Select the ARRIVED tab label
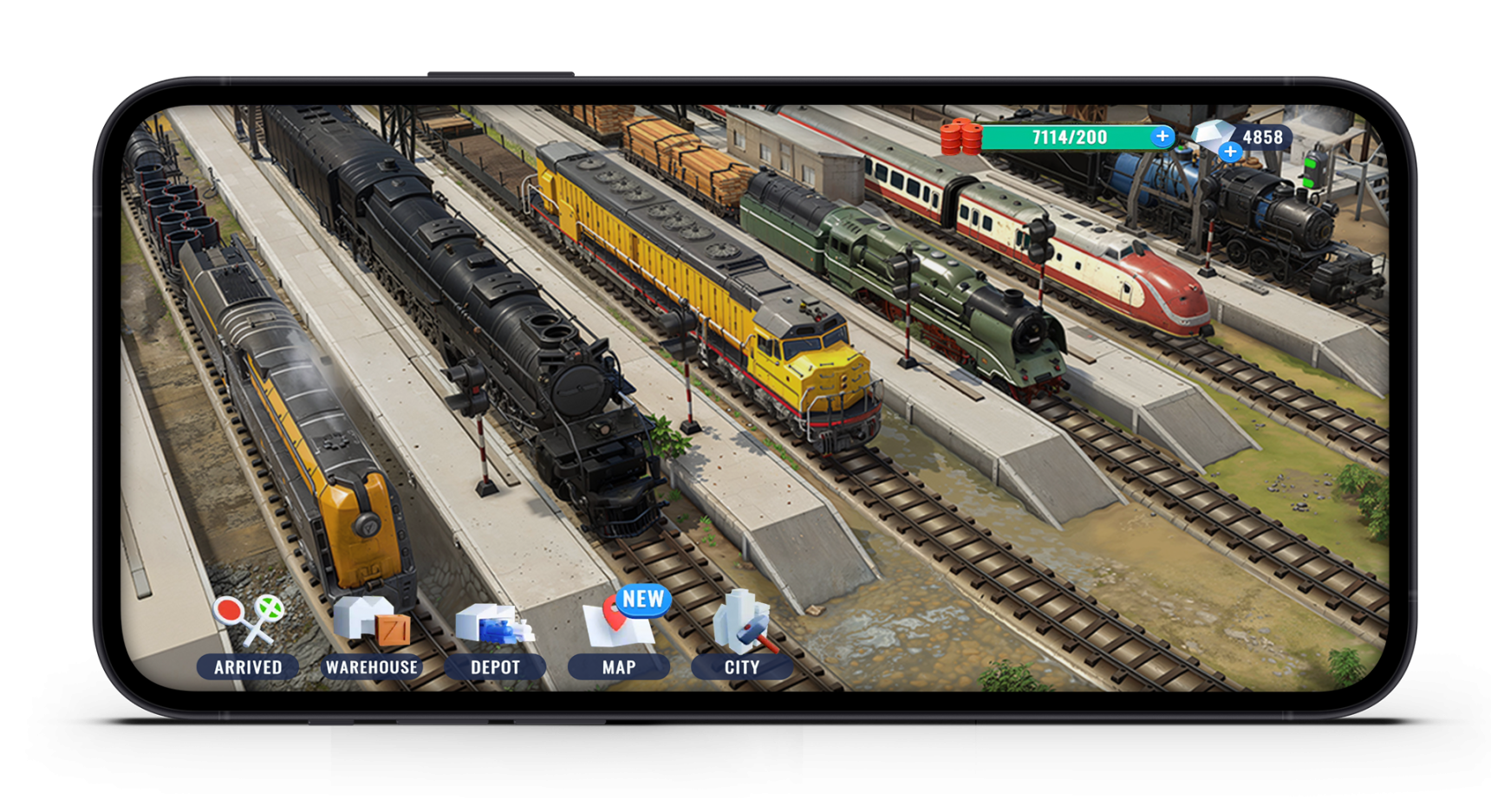 tap(250, 667)
